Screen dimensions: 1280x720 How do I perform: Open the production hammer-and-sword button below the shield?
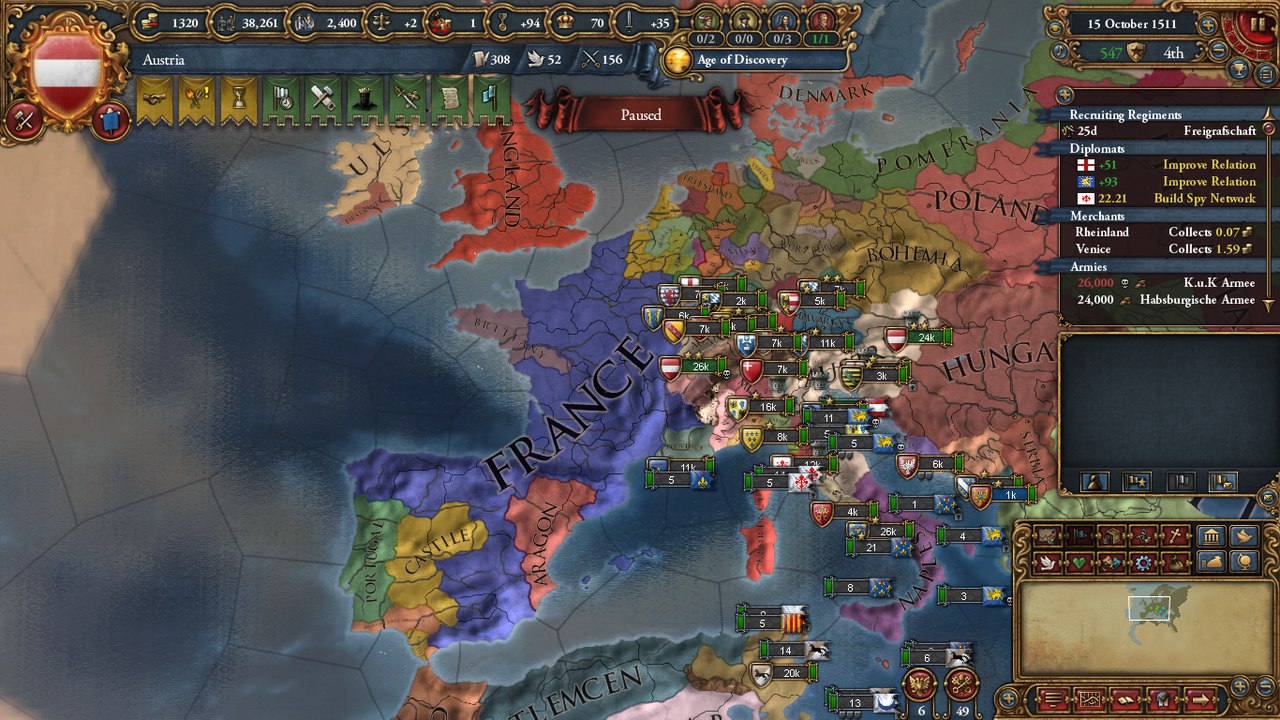point(23,119)
